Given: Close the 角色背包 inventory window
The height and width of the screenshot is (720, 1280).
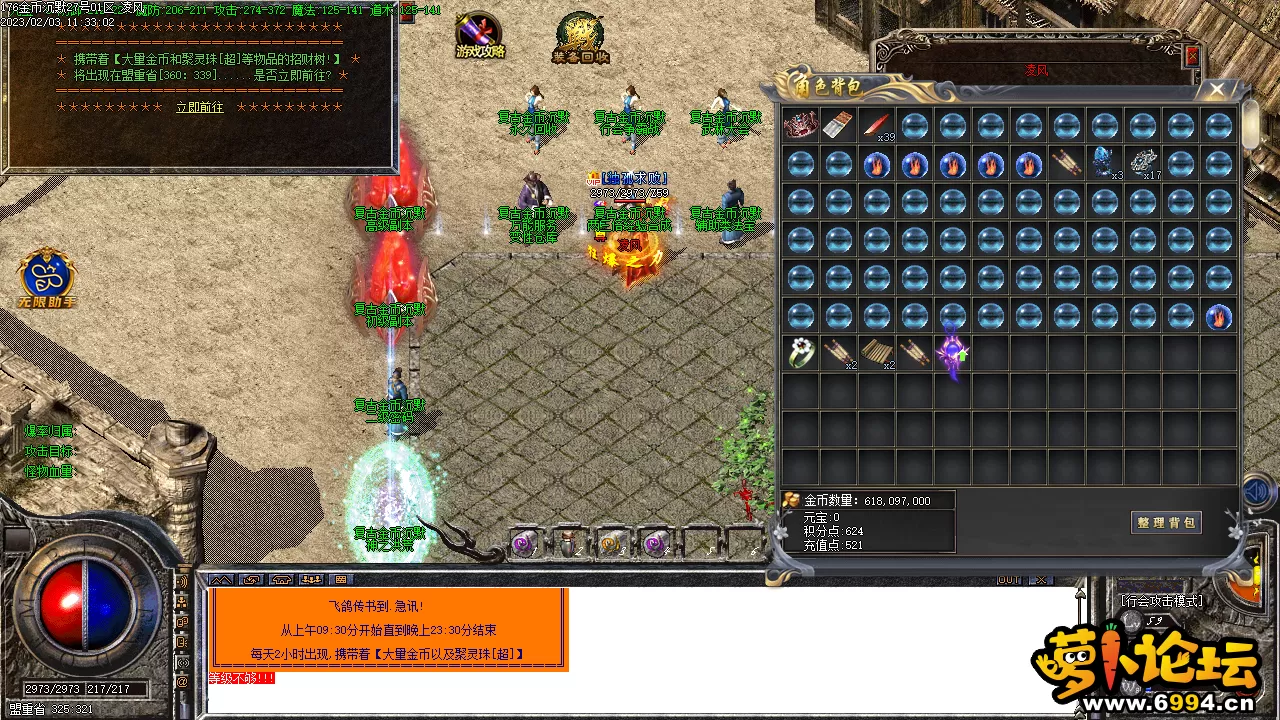Looking at the screenshot, I should (1217, 89).
